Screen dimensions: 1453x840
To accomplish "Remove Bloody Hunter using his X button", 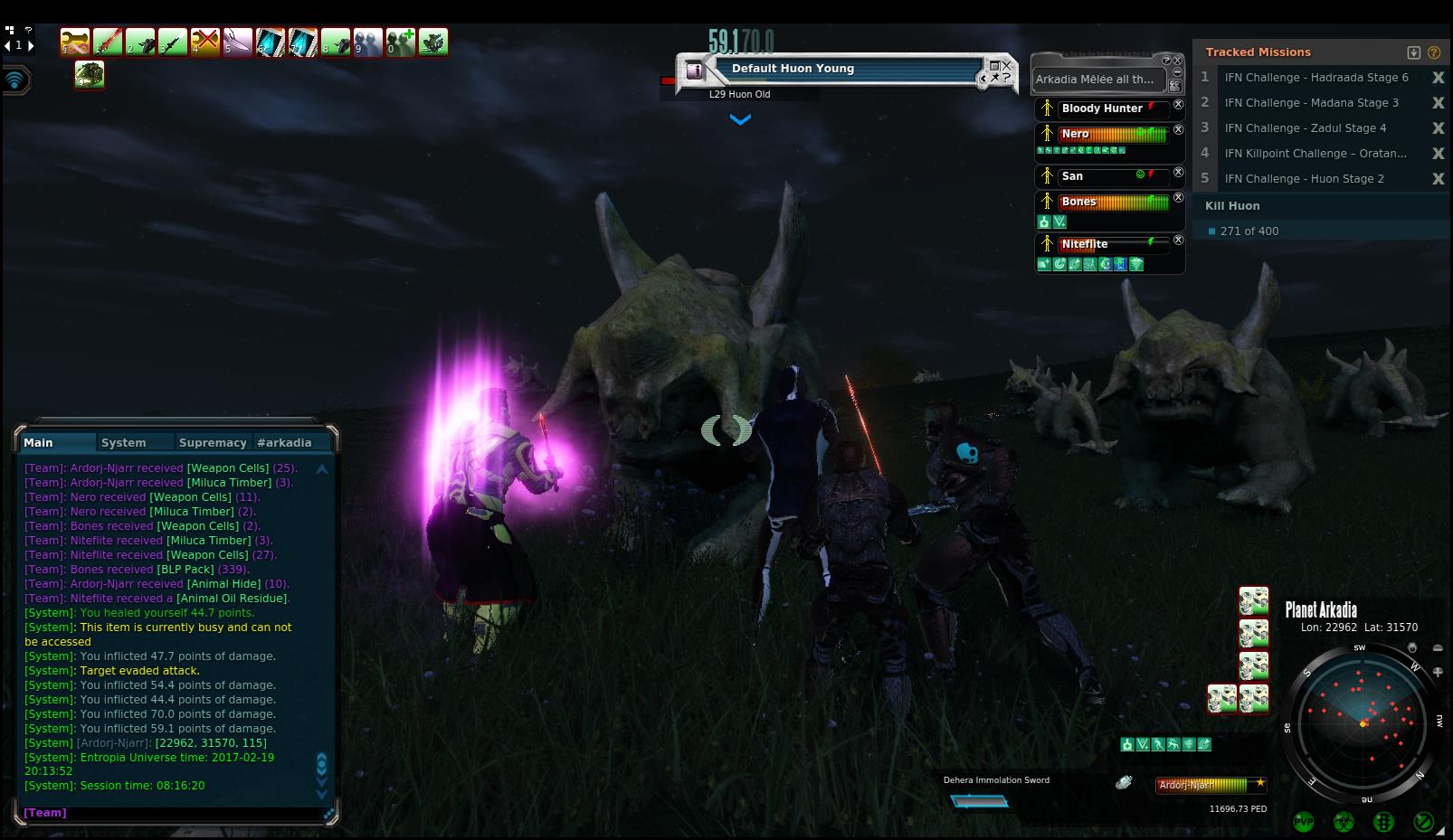I will tap(1178, 105).
